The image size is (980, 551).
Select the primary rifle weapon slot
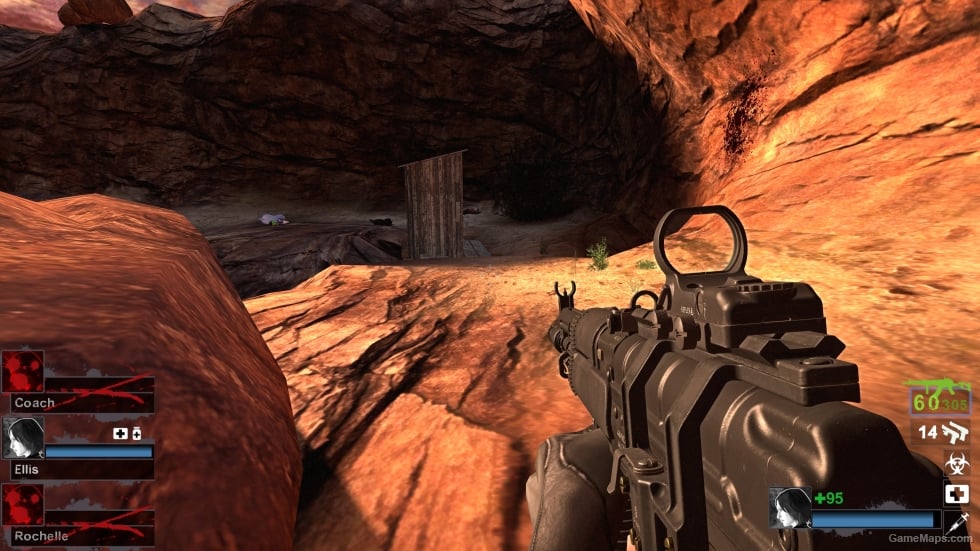point(940,399)
